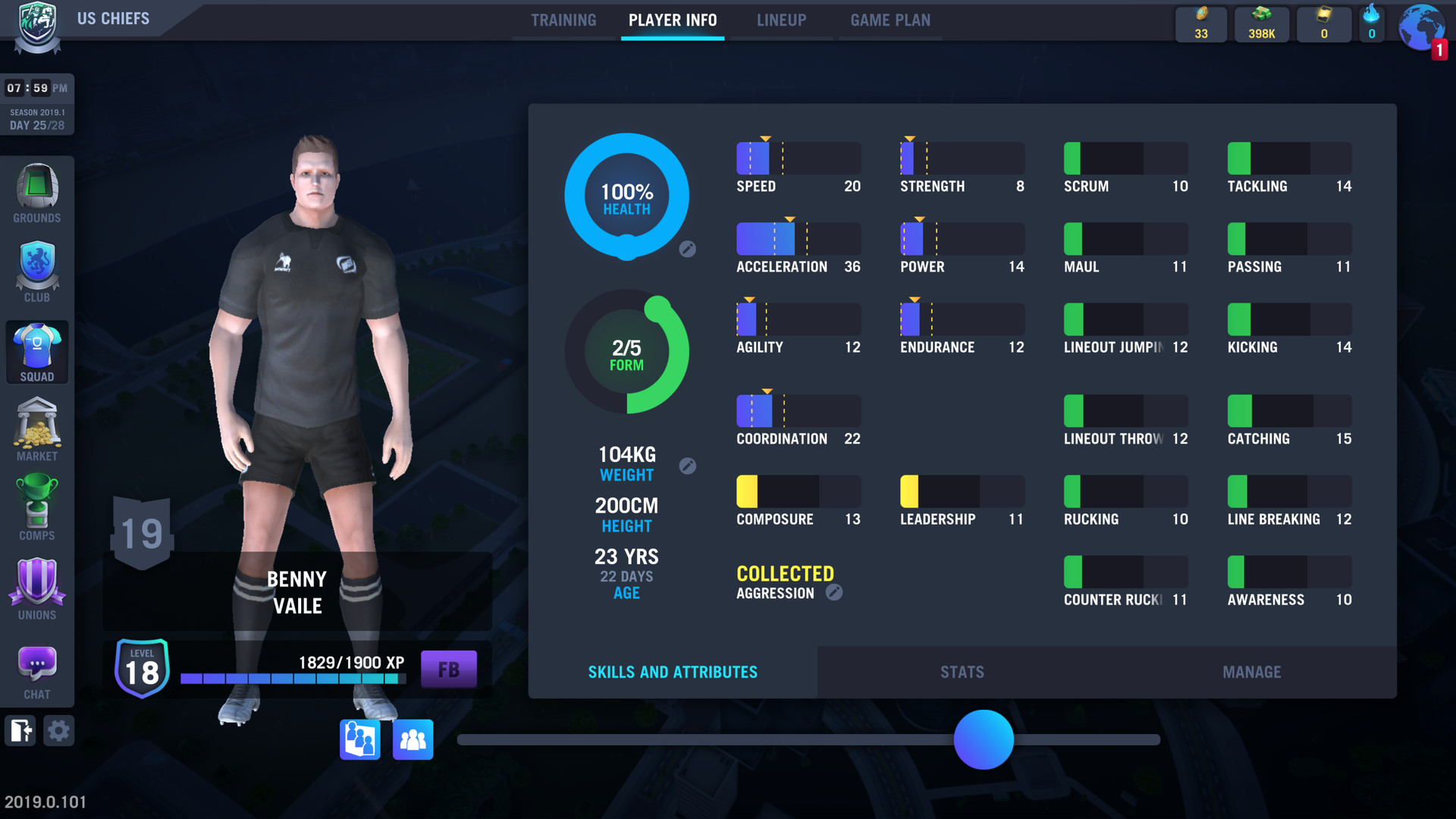Switch to the STATS tab
The image size is (1456, 819).
click(x=962, y=672)
